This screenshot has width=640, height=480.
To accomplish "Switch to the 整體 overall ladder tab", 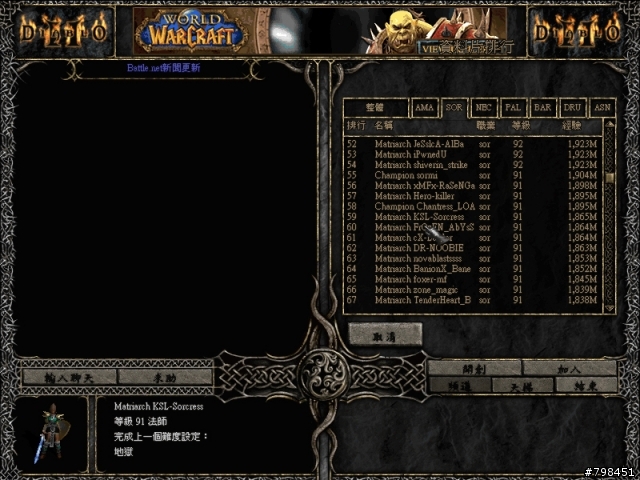I will click(376, 107).
